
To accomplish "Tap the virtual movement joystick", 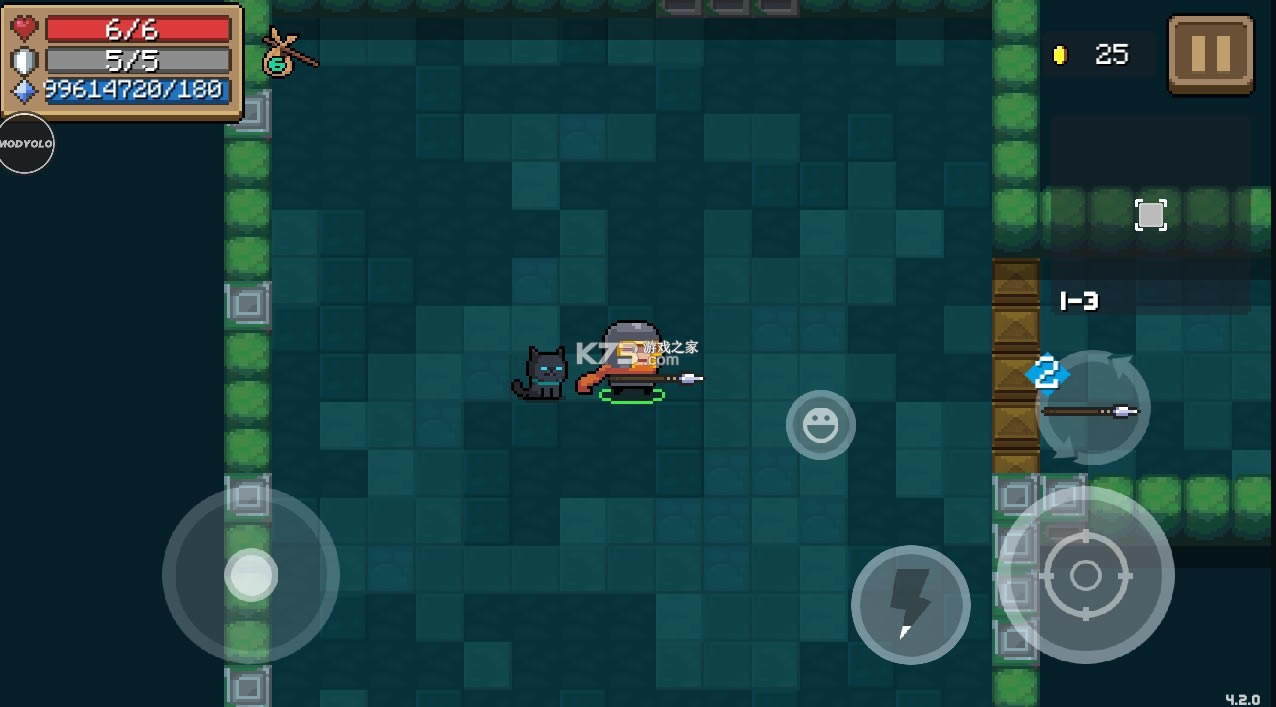I will (250, 575).
